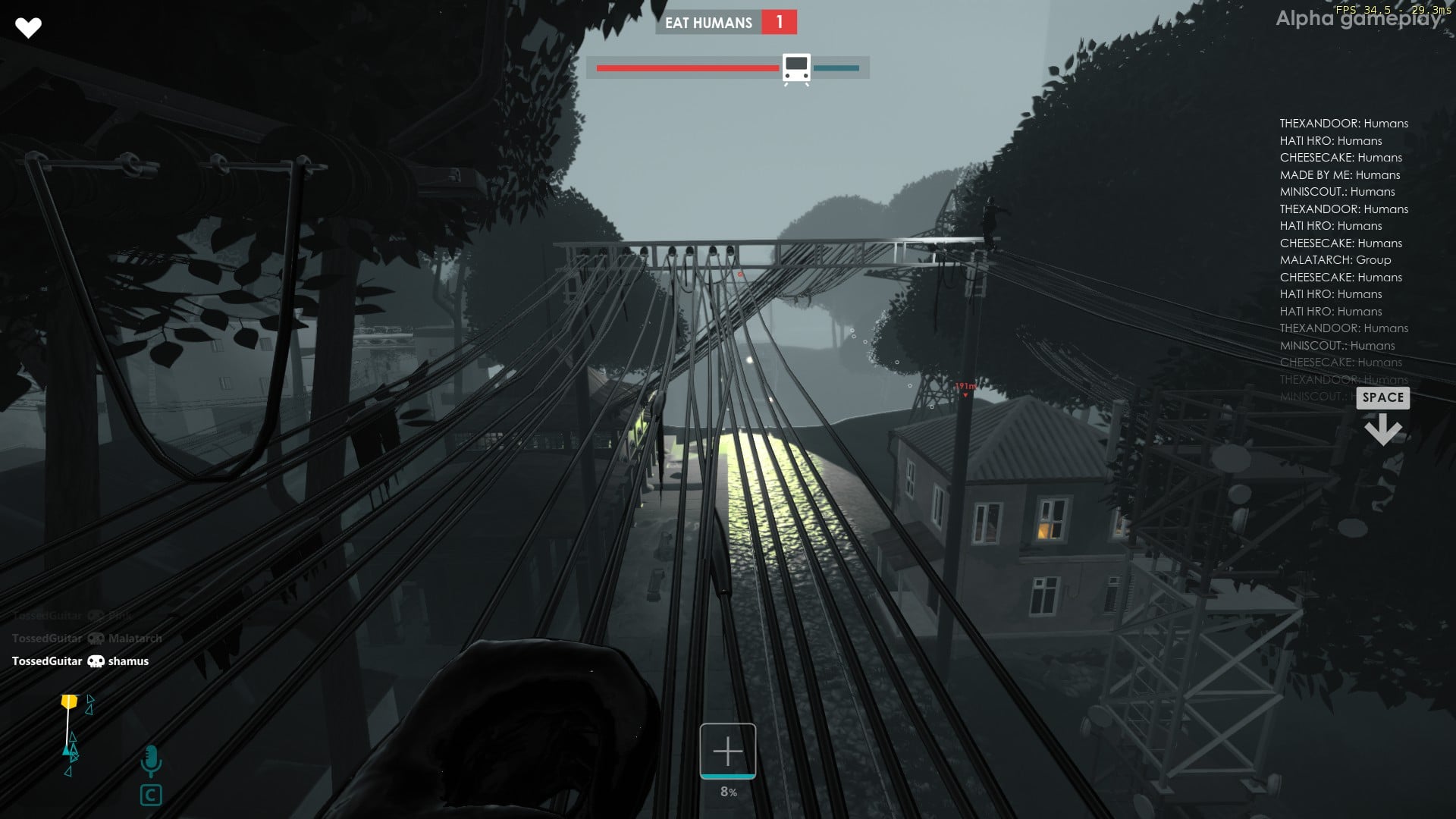Toggle the red 1 counter badge
The width and height of the screenshot is (1456, 819).
point(778,23)
